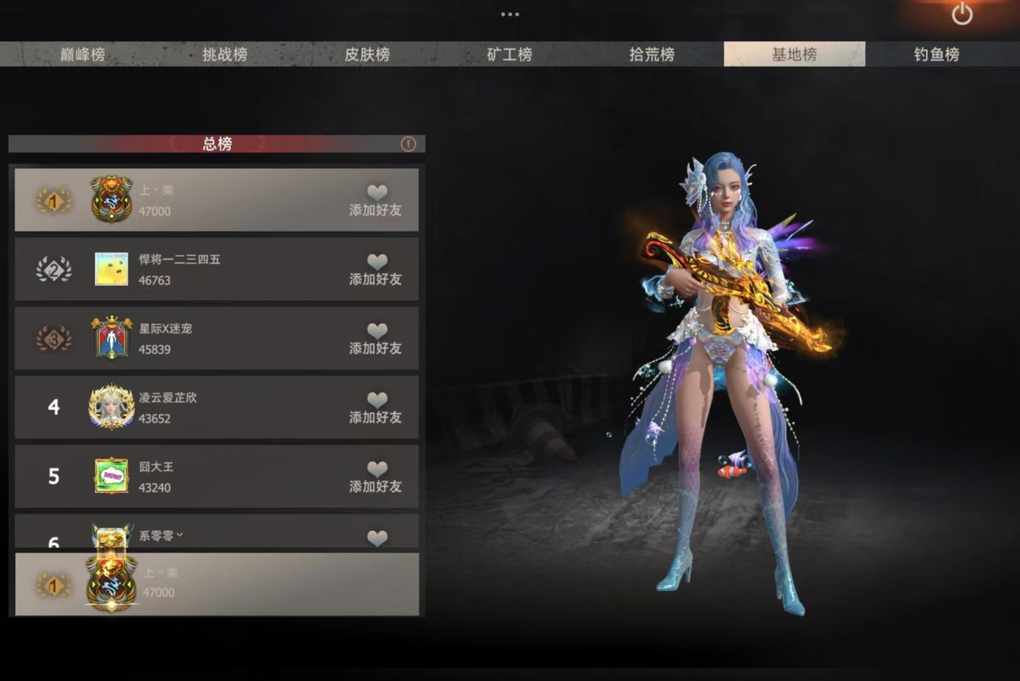Switch to the 巅峰榜 tab
Screen dimensions: 1020x681
pyautogui.click(x=82, y=55)
